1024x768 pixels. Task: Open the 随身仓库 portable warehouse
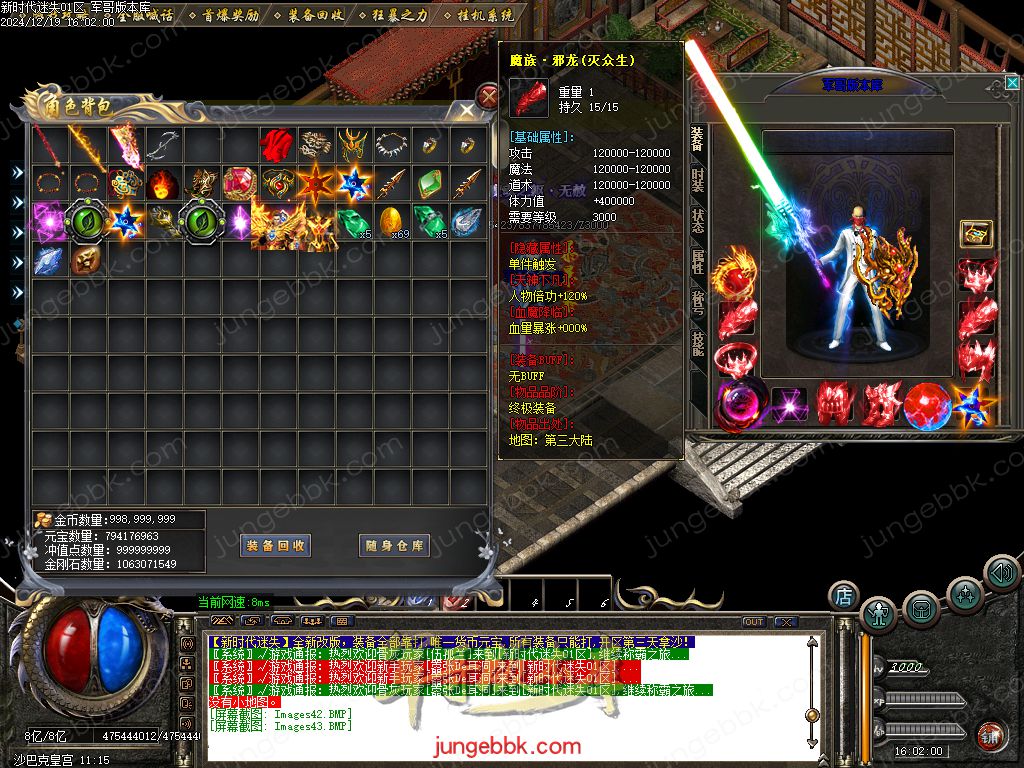[395, 546]
